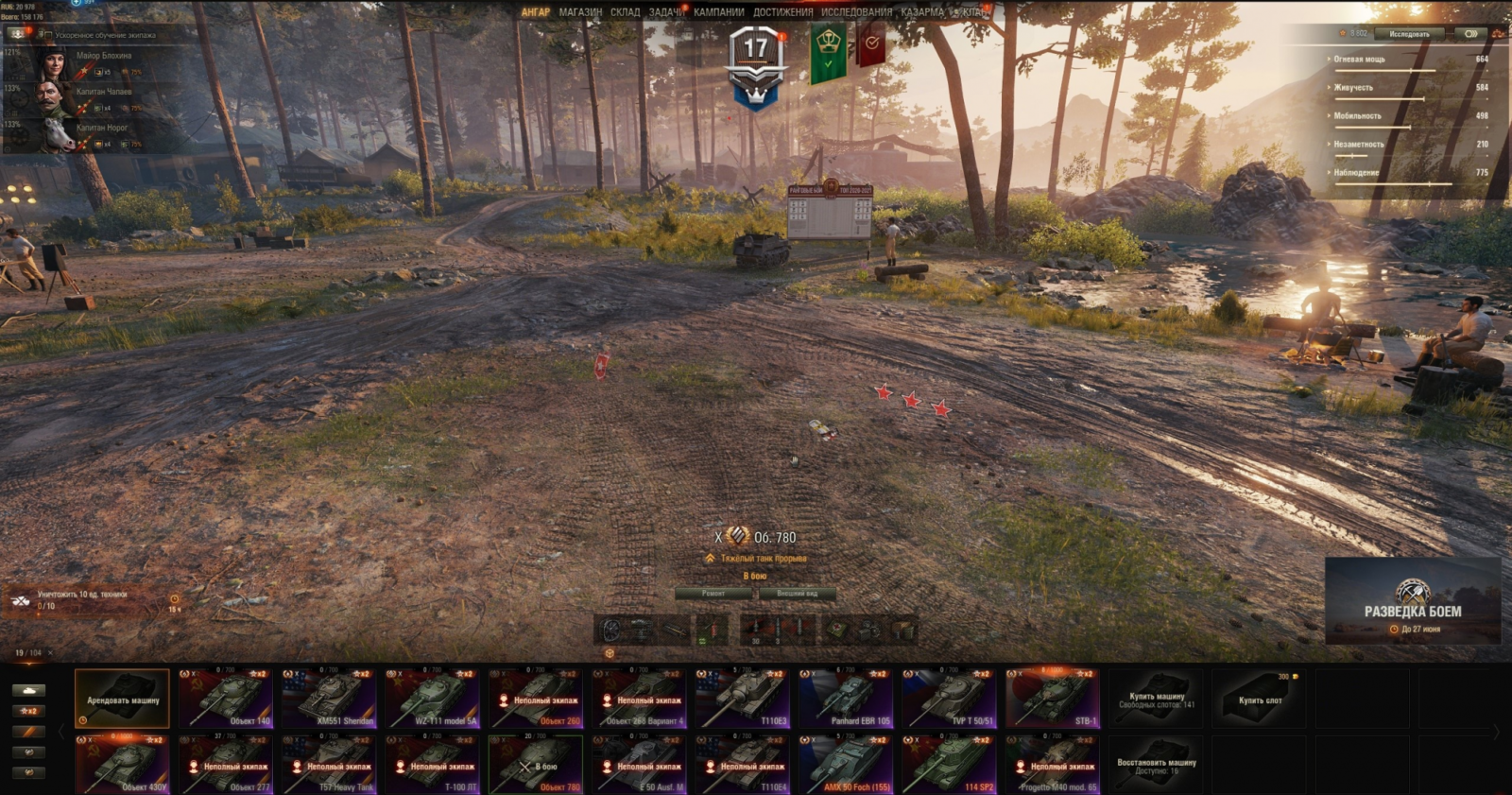The height and width of the screenshot is (795, 1512).
Task: Choose the XM551 Sheridan tank
Action: [329, 700]
